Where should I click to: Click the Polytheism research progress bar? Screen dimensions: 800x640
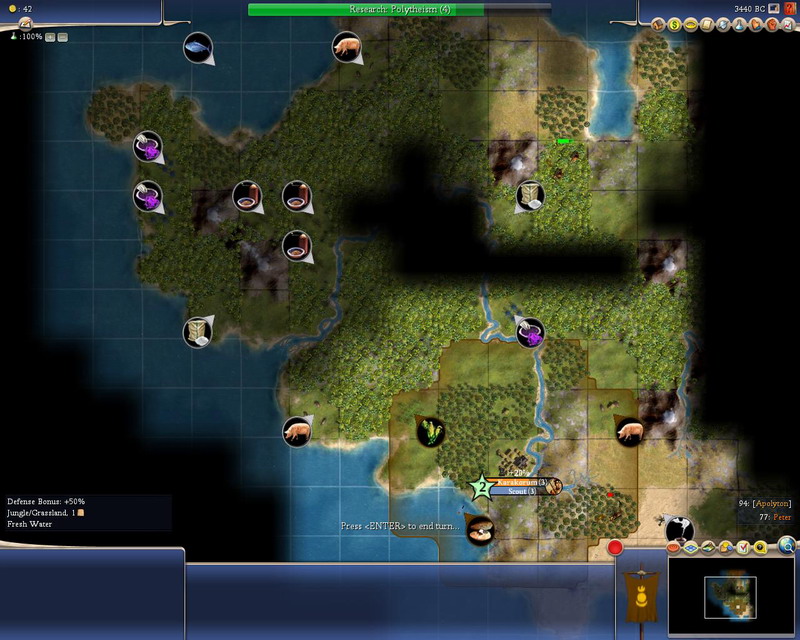pyautogui.click(x=400, y=9)
